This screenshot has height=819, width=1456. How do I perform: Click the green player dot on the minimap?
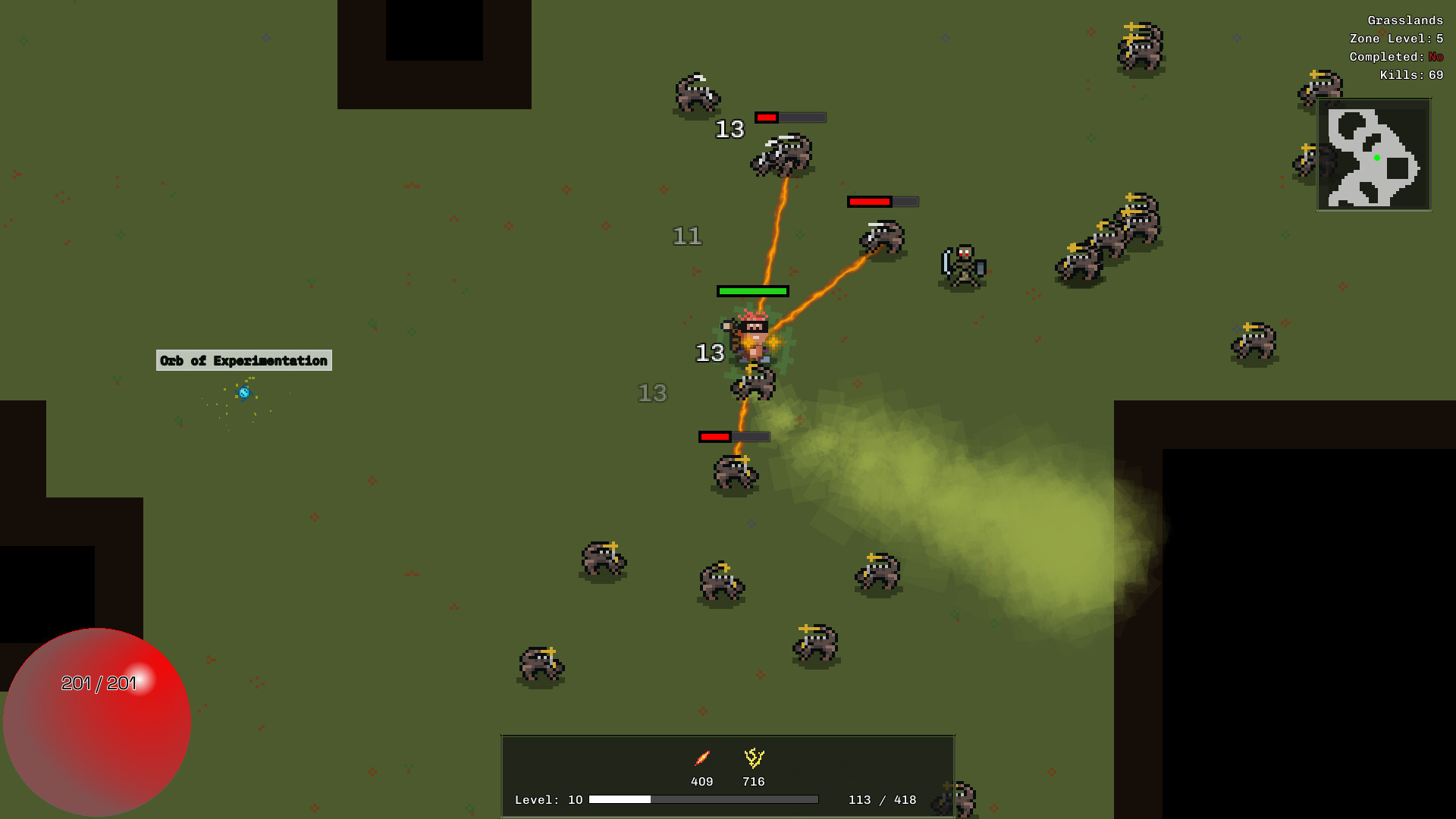1377,157
